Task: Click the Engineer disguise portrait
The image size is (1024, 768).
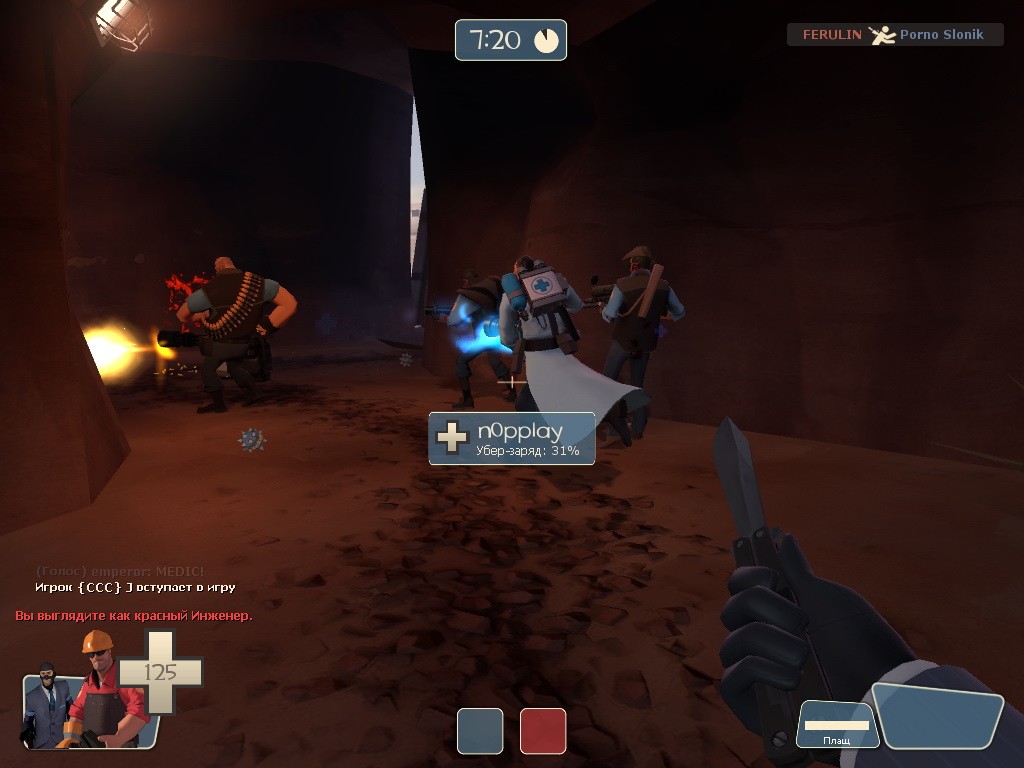Action: click(98, 690)
